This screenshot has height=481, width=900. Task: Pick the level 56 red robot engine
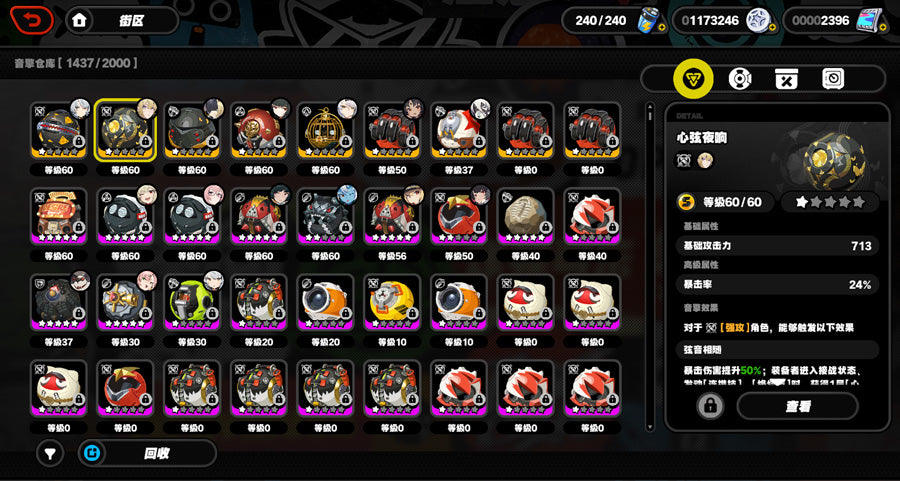391,216
